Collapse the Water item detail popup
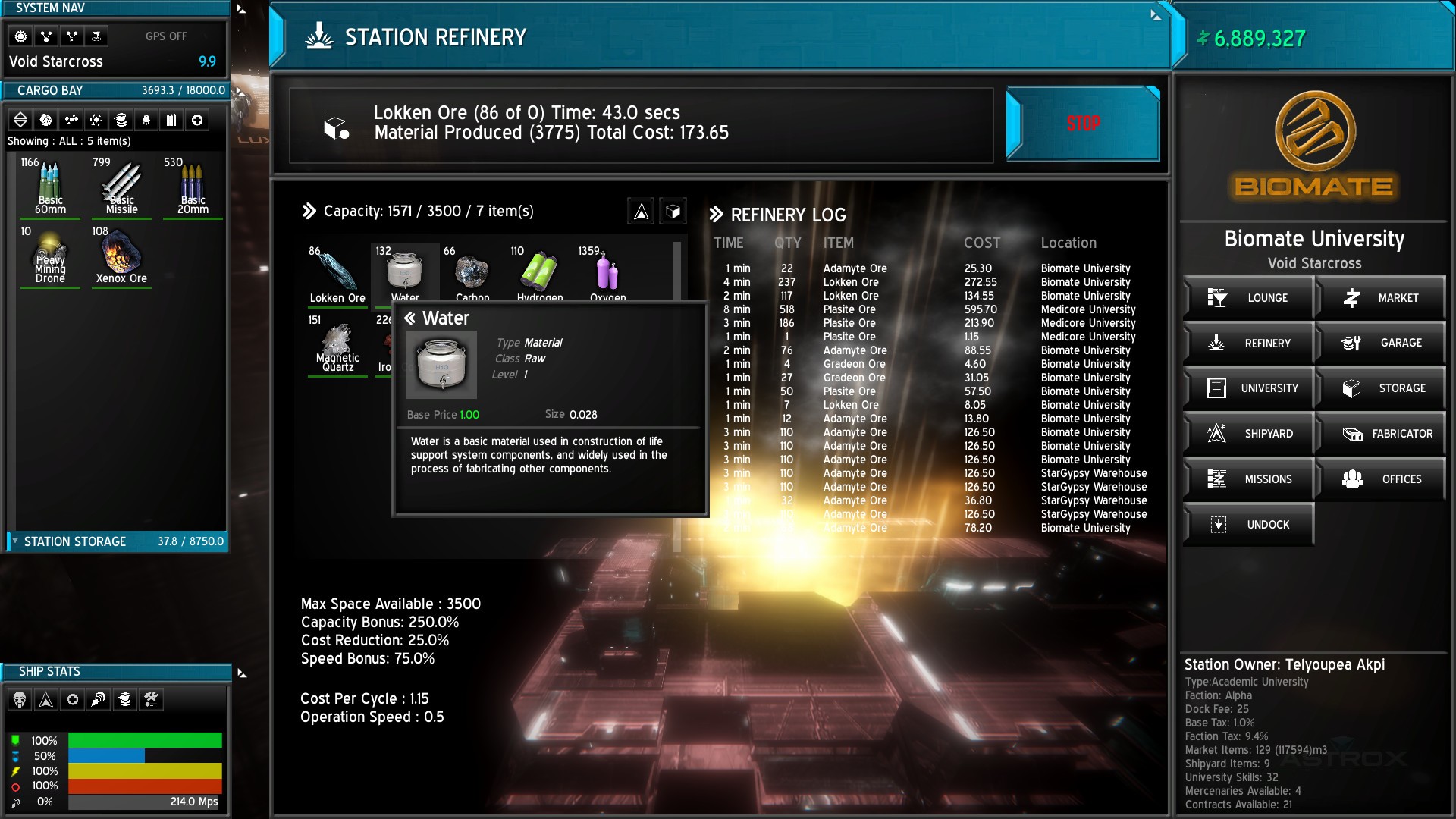Viewport: 1456px width, 819px height. (411, 318)
